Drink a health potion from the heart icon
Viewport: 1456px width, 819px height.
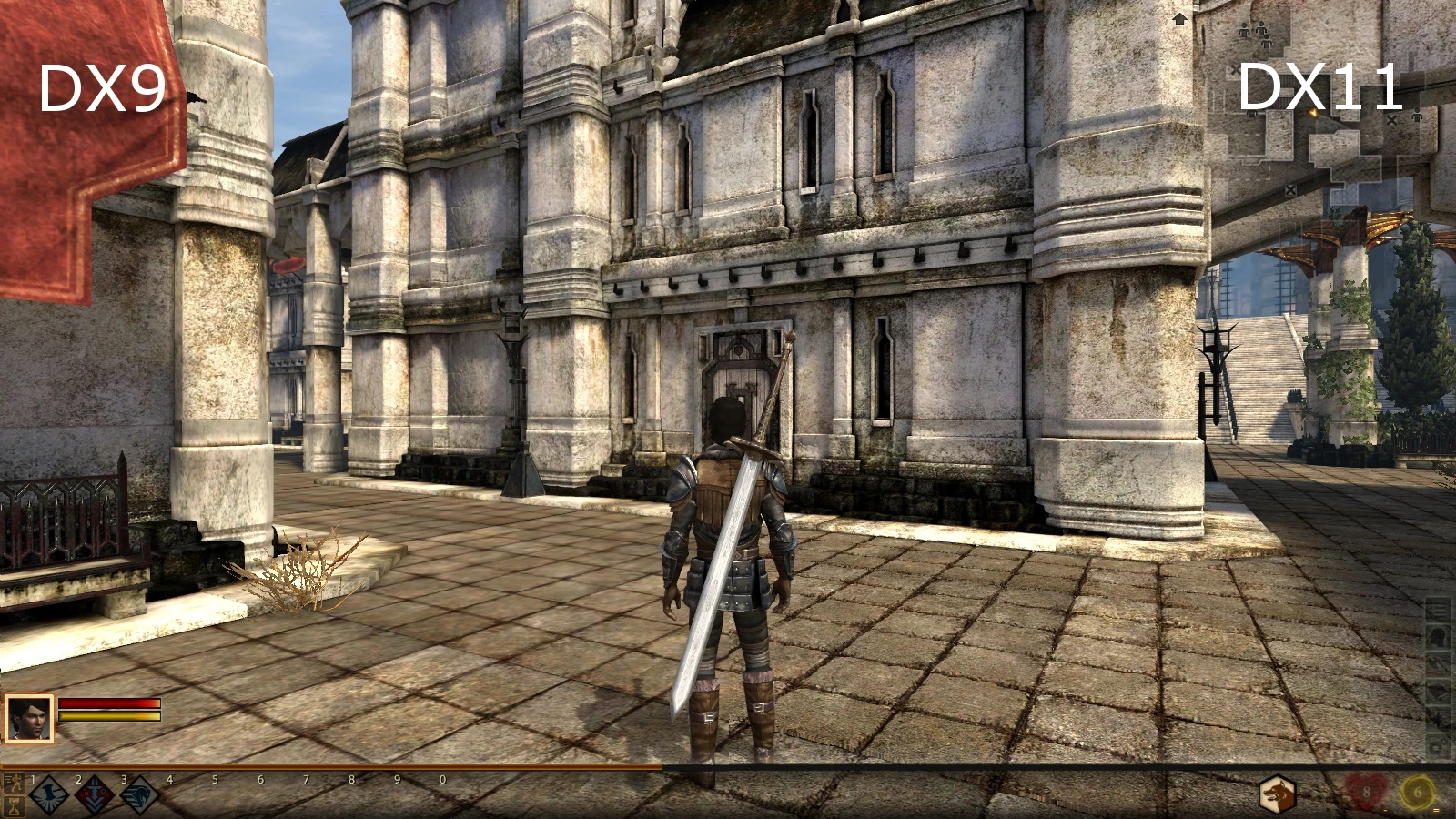pyautogui.click(x=1366, y=792)
